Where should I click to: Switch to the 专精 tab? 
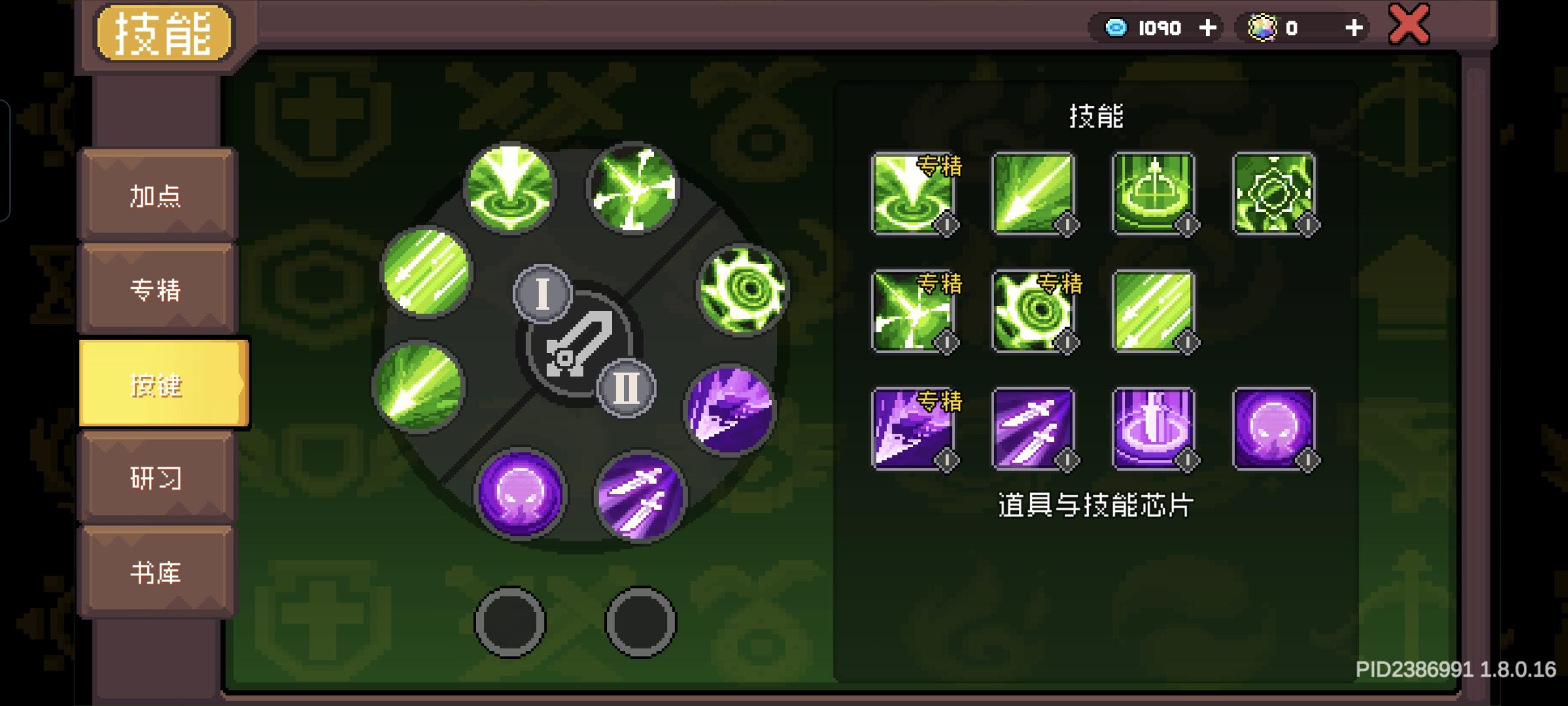[x=156, y=291]
